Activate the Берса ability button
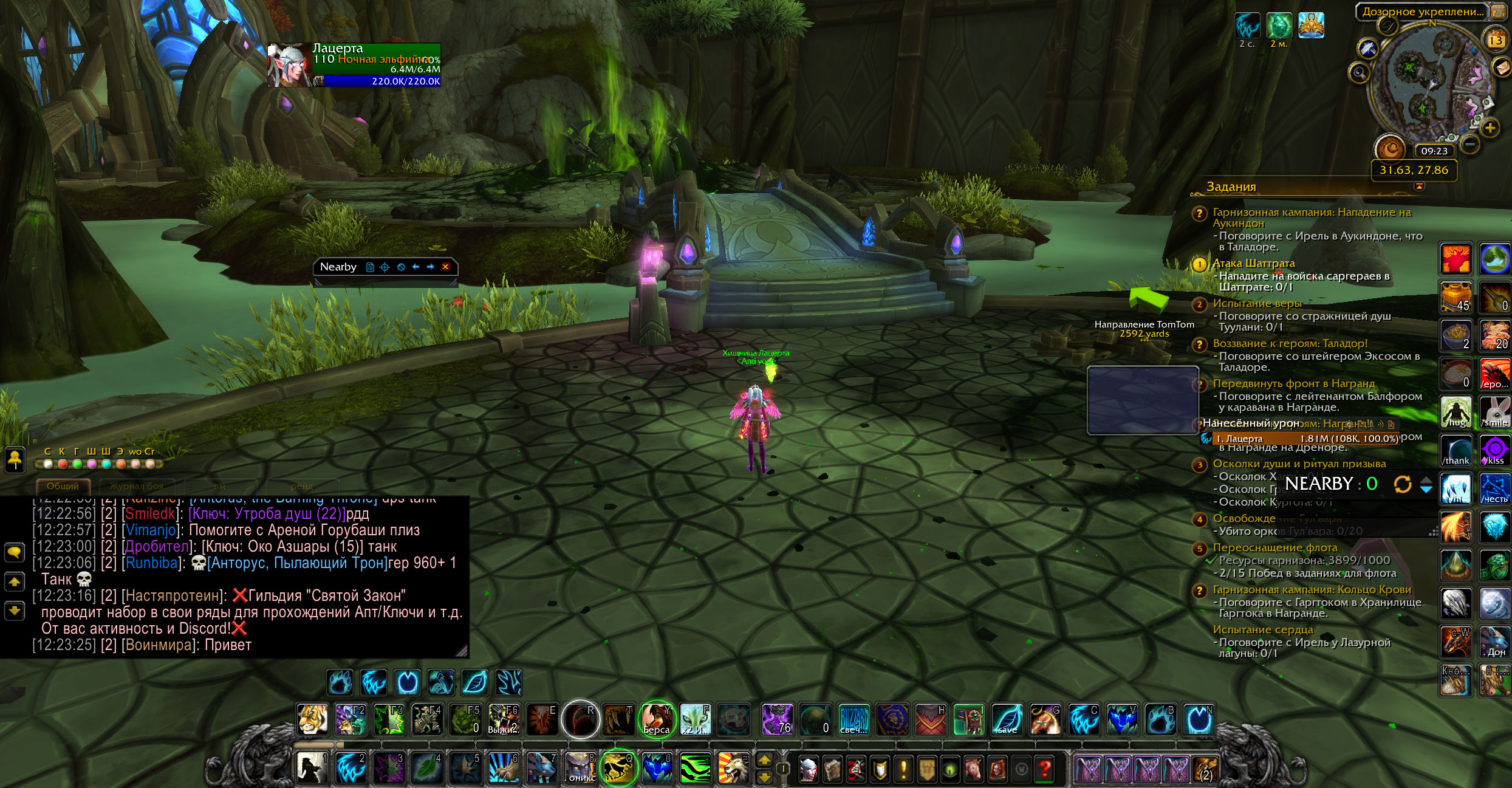The height and width of the screenshot is (788, 1512). pyautogui.click(x=657, y=720)
